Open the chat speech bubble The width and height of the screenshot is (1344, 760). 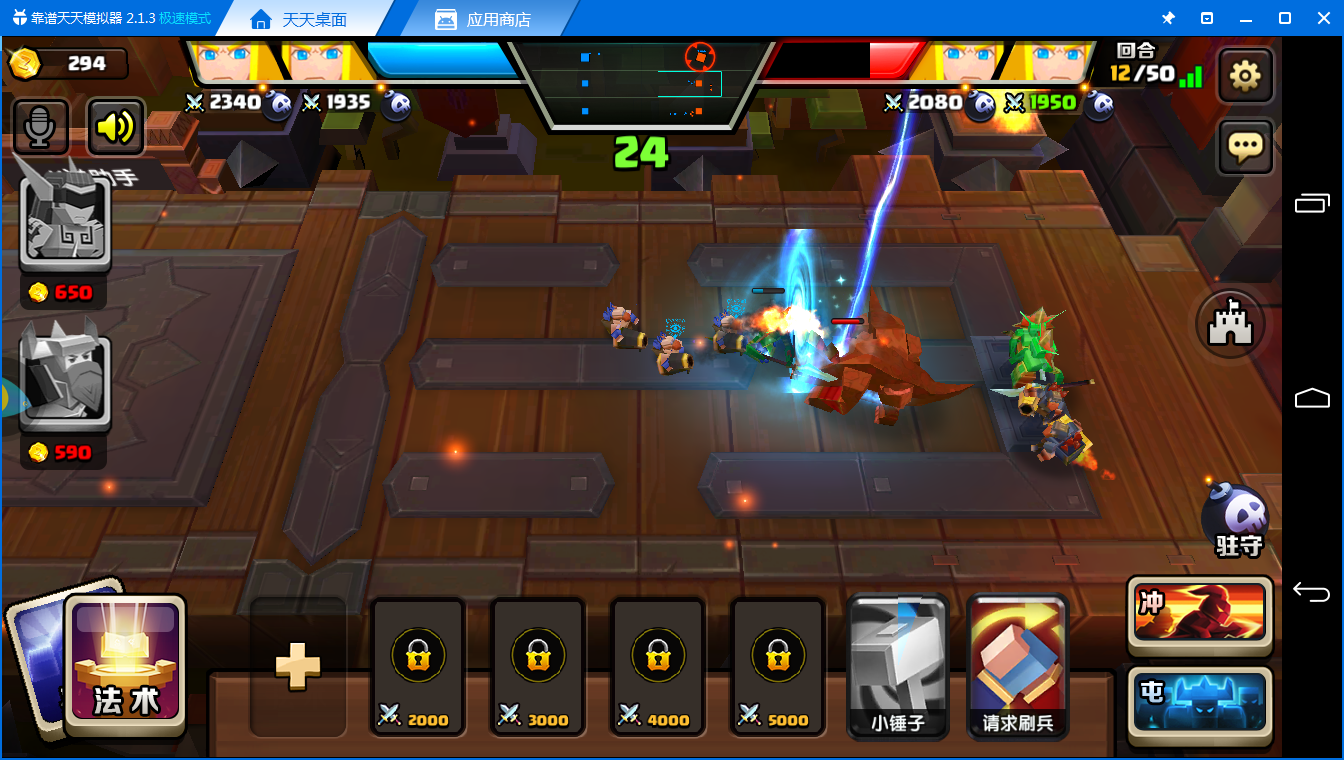pos(1245,148)
